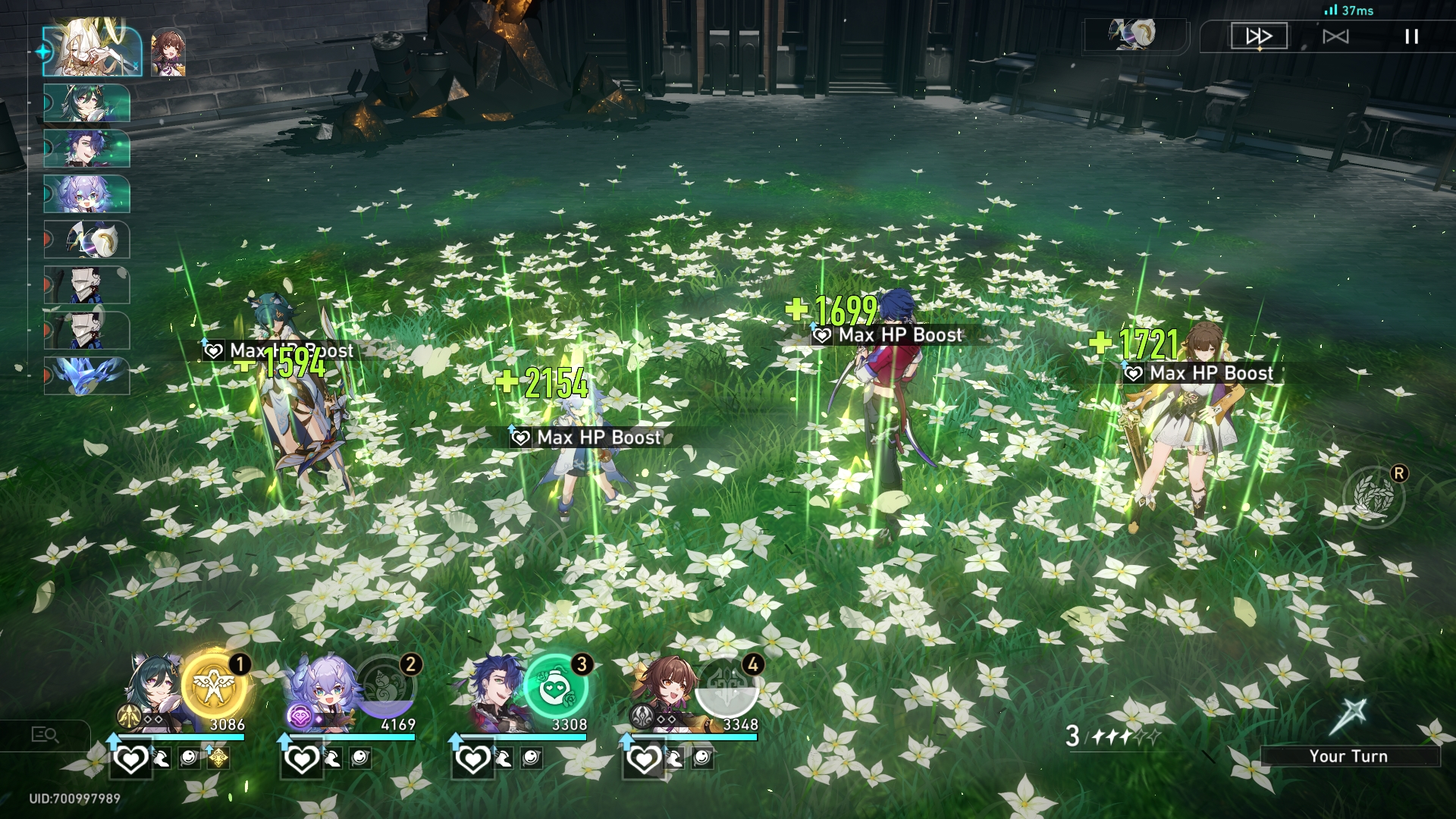Image resolution: width=1456 pixels, height=819 pixels.
Task: Select the brown-haired character's ultimate icon
Action: [x=726, y=689]
